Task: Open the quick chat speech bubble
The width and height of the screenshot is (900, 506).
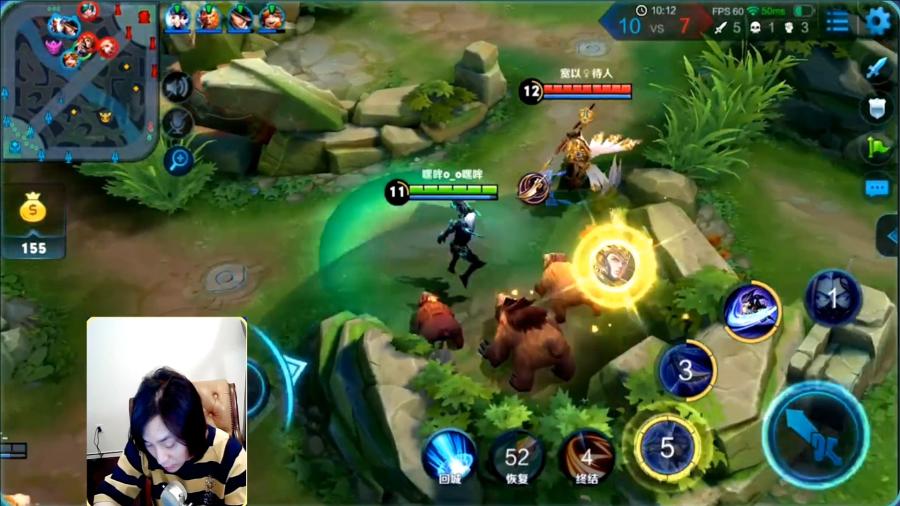Action: pyautogui.click(x=877, y=187)
